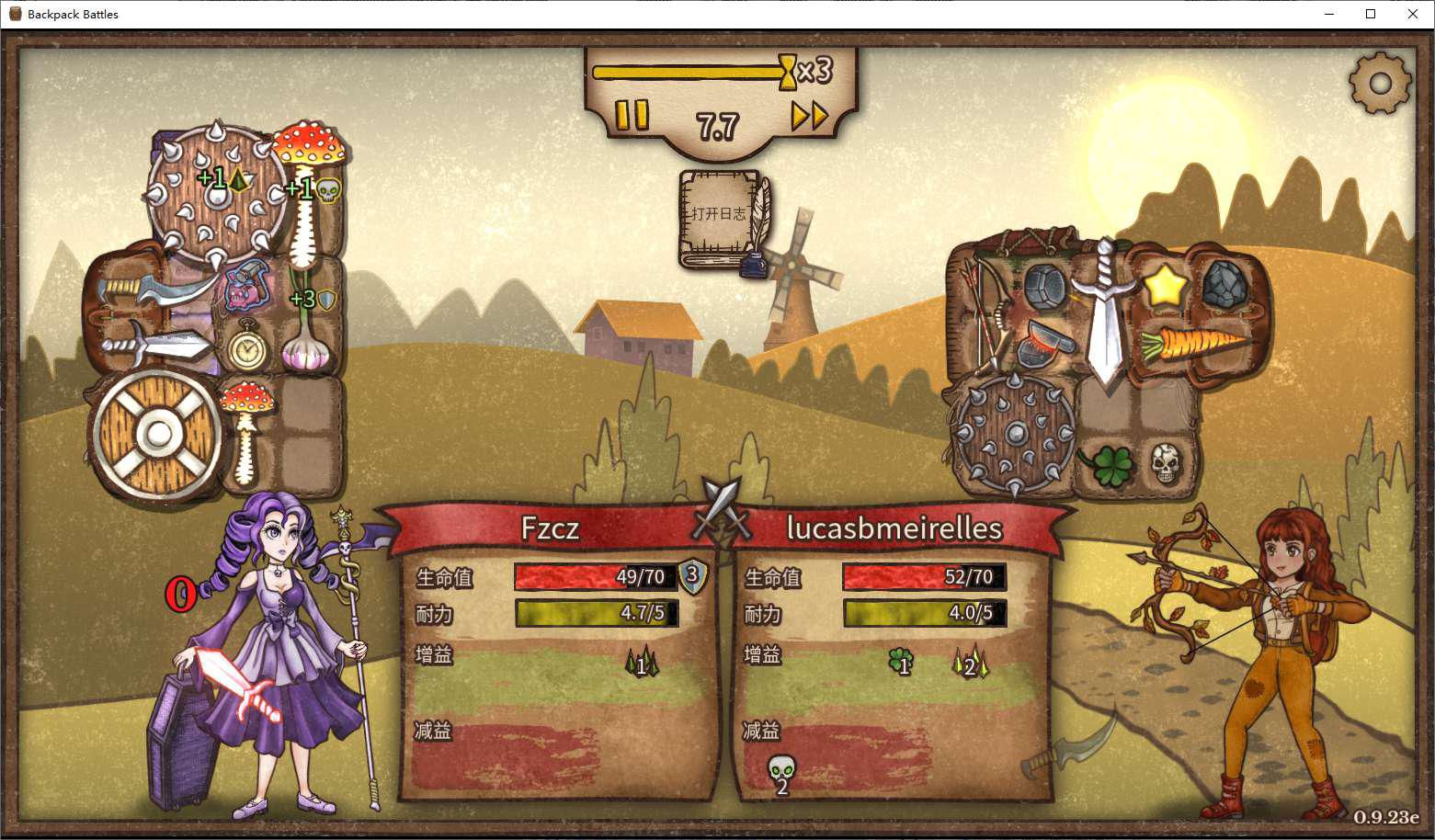The image size is (1435, 840).
Task: Open the battle log book
Action: click(723, 220)
